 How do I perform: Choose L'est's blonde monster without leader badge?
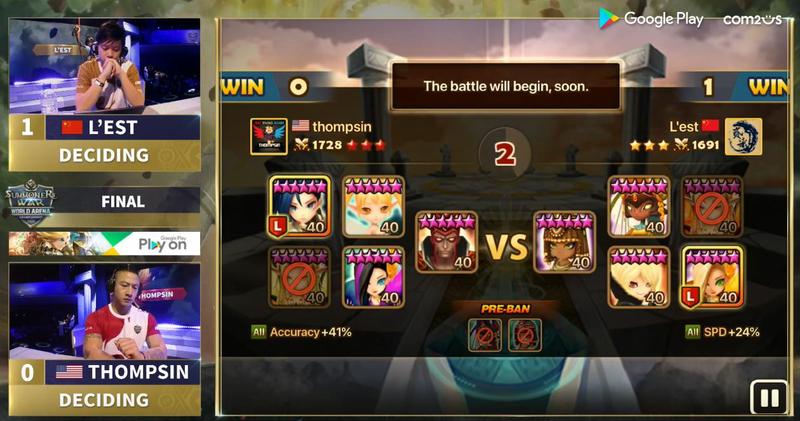pyautogui.click(x=639, y=276)
